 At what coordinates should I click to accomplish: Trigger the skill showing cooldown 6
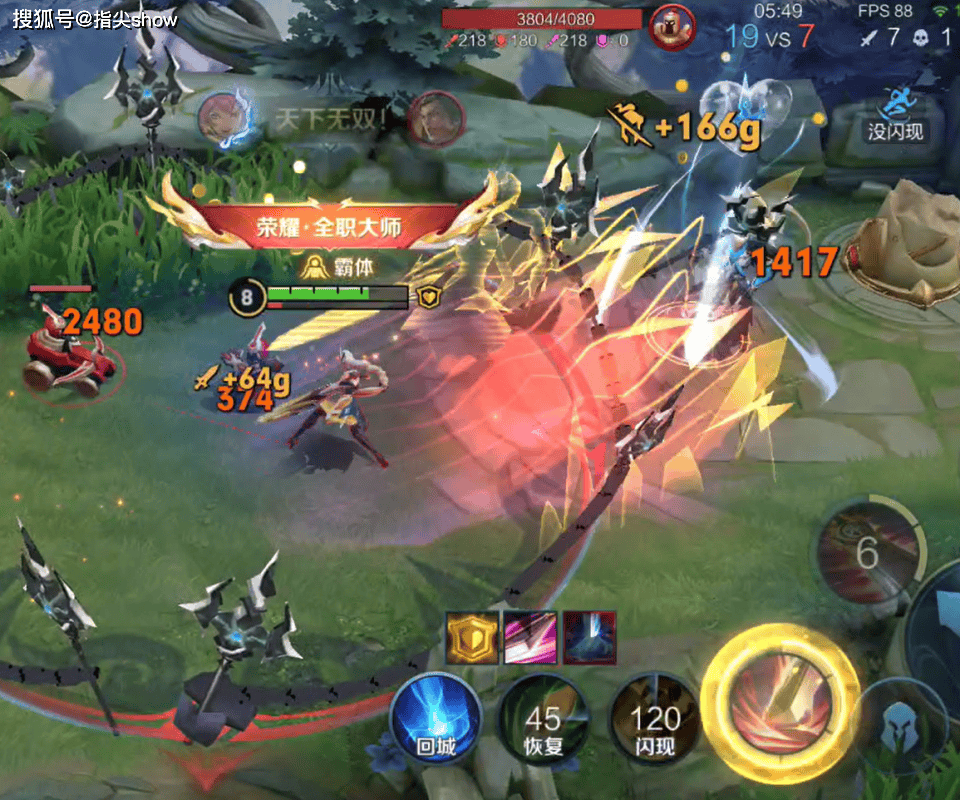[x=867, y=551]
